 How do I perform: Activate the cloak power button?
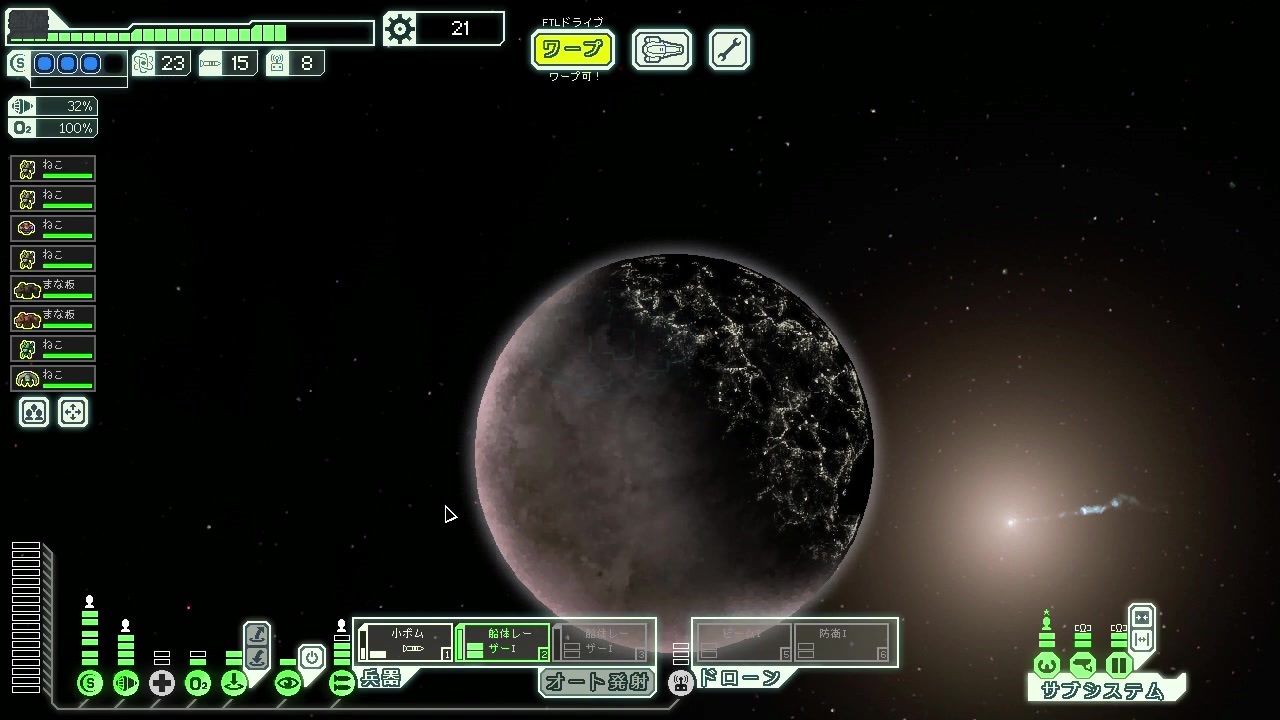[312, 658]
